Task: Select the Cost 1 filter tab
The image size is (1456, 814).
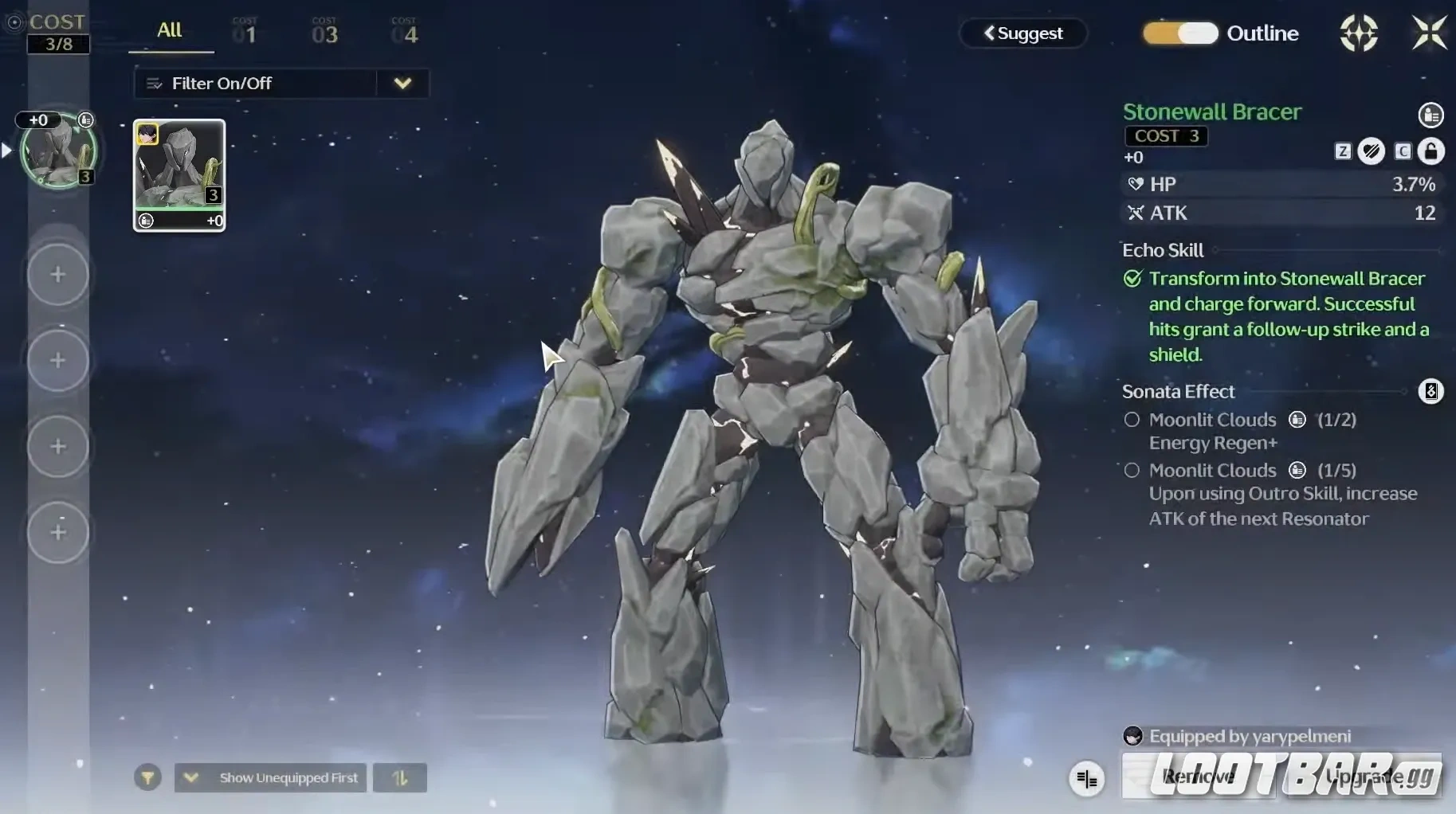Action: (x=245, y=33)
